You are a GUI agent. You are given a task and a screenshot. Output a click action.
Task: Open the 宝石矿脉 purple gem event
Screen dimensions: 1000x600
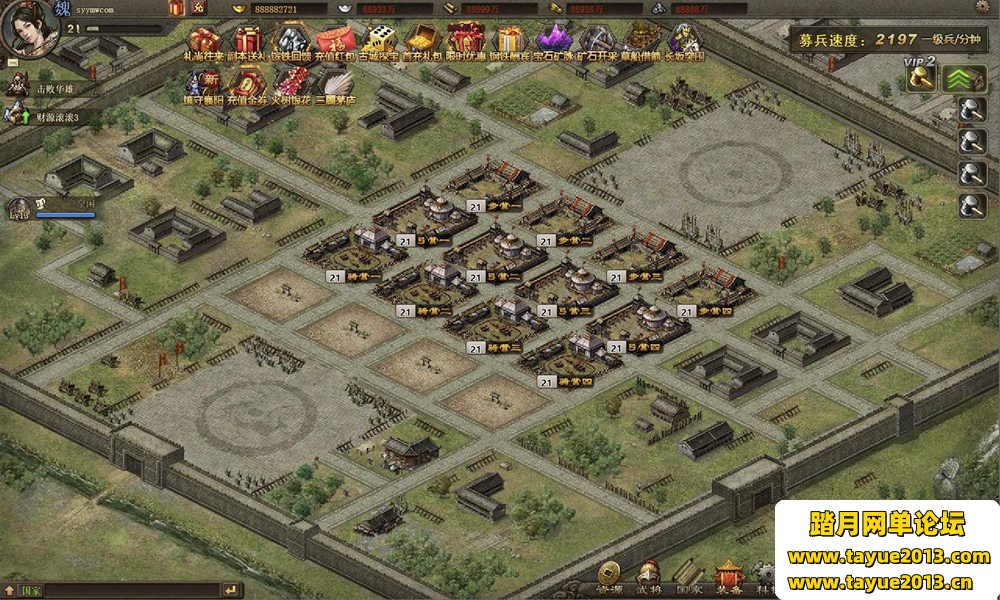553,40
